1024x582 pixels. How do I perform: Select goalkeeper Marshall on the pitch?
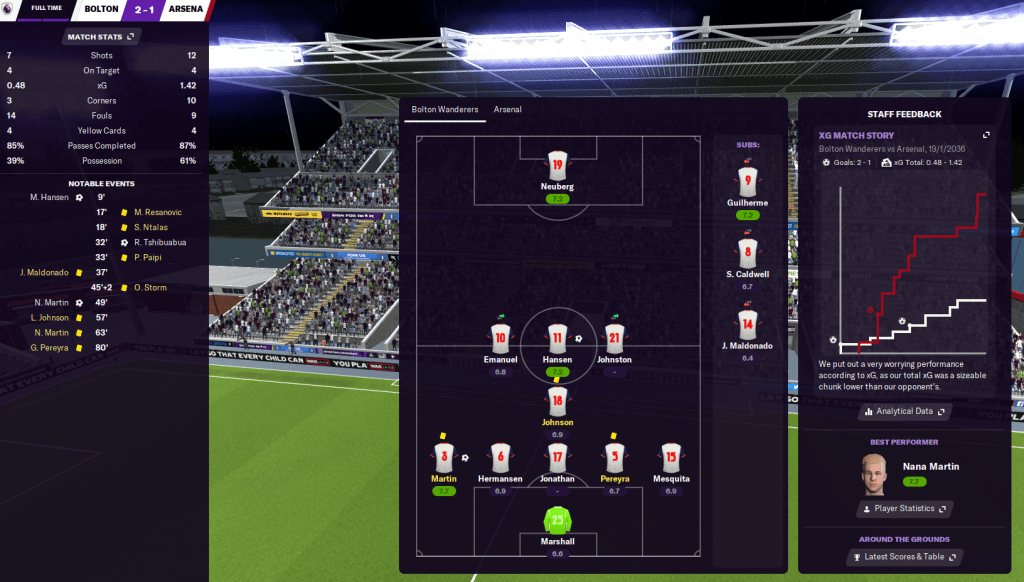click(x=557, y=522)
